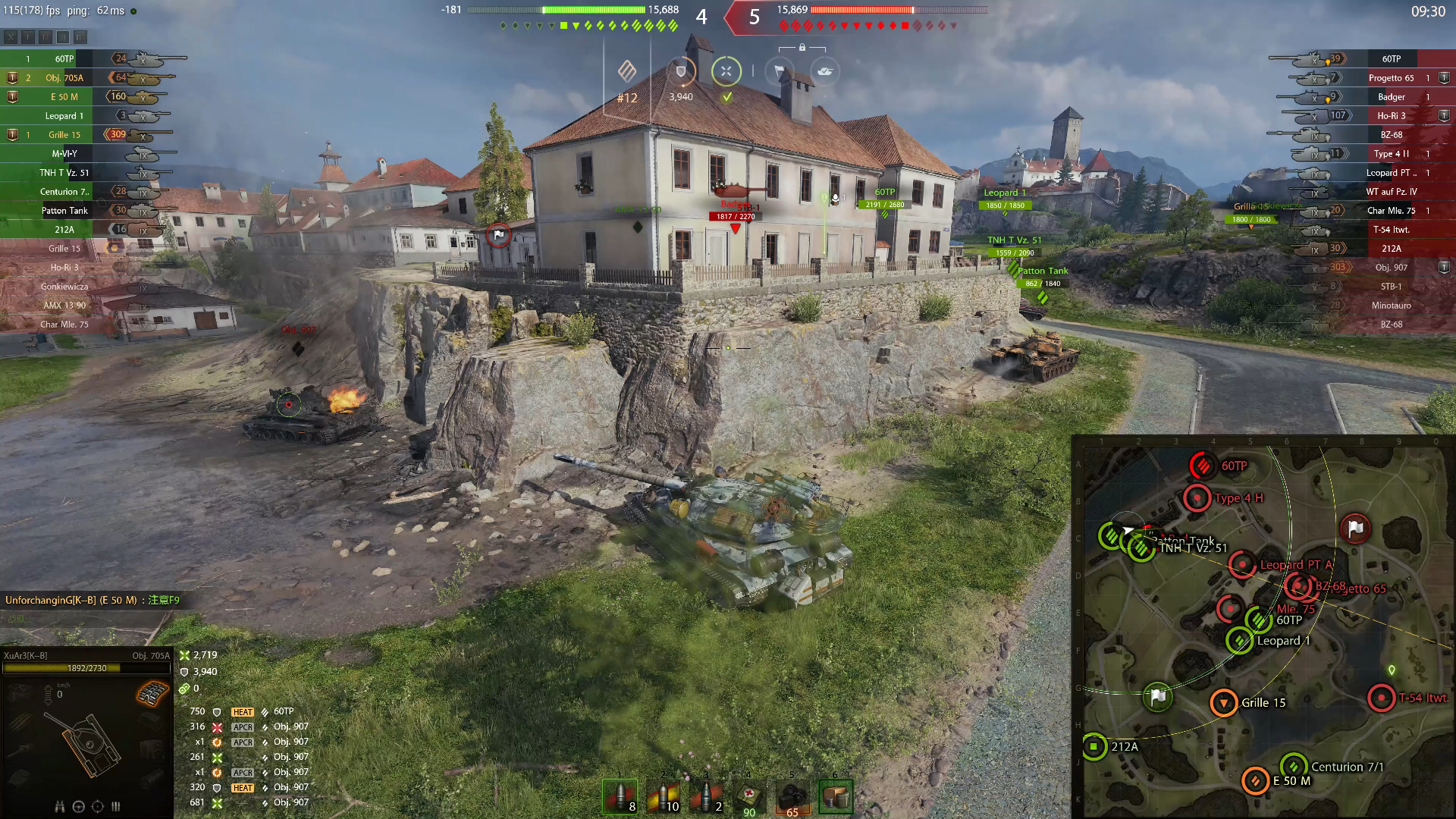Click the shield mission icon showing 3,940

click(x=681, y=72)
